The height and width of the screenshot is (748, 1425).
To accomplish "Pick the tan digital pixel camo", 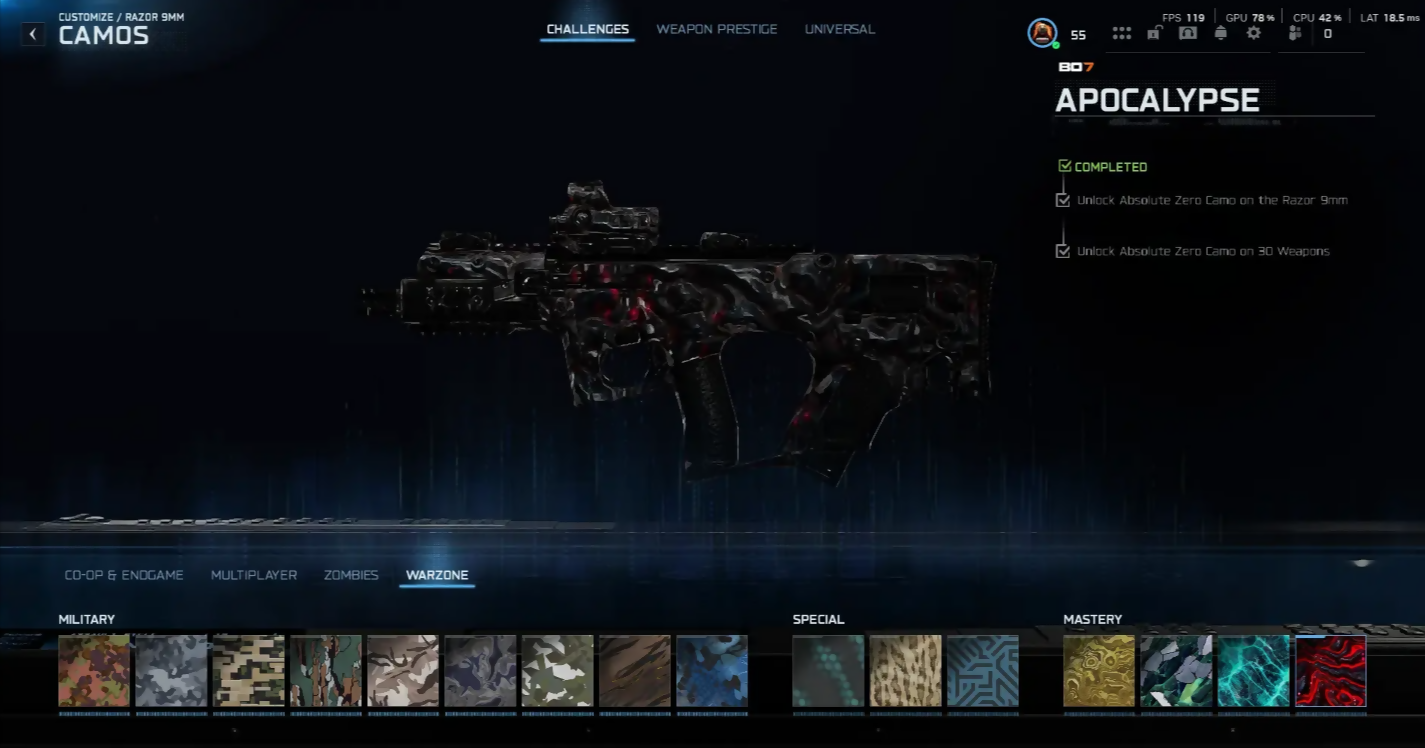I will tap(248, 671).
